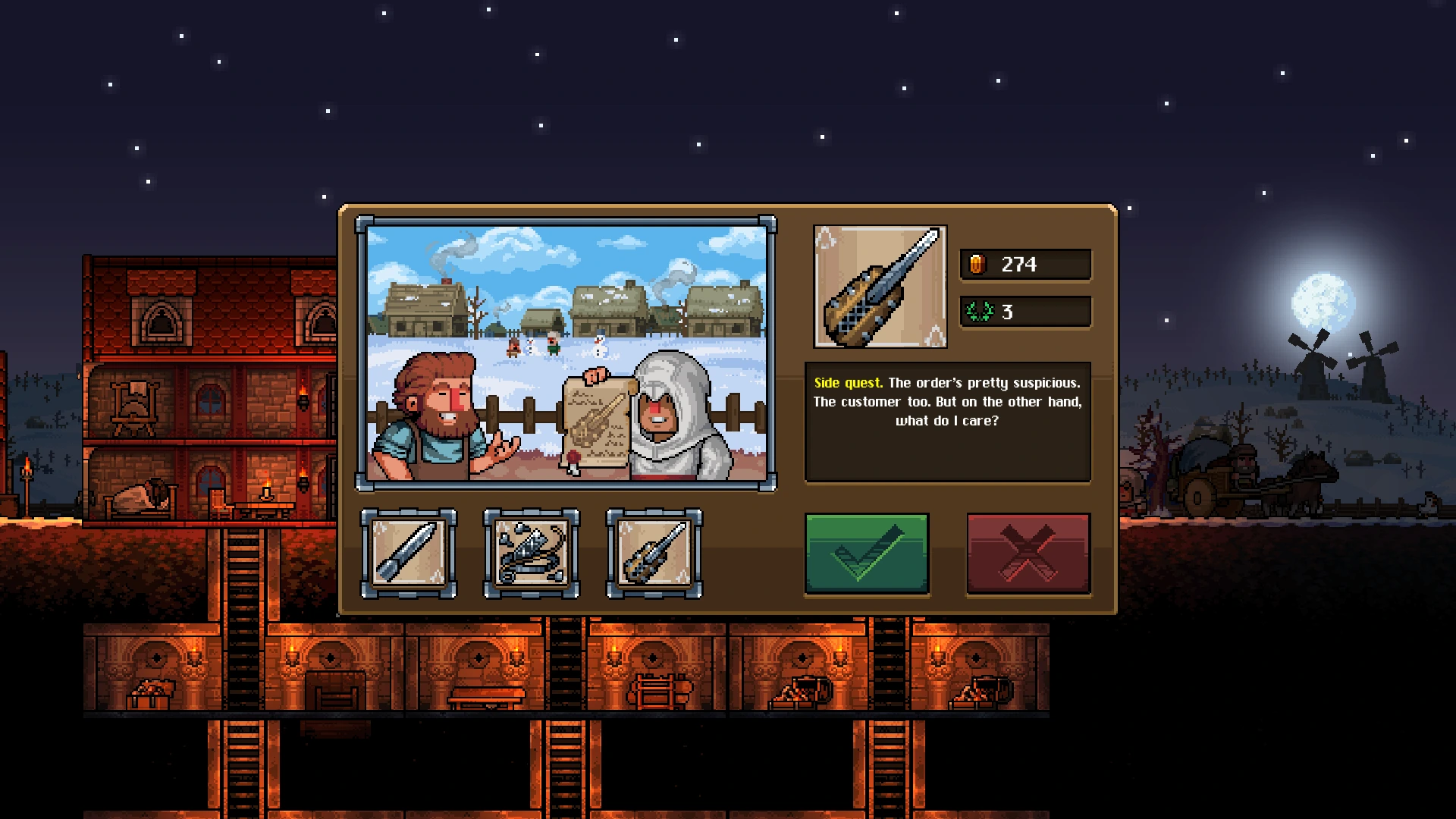Select the straps and springs mechanism slot
Image resolution: width=1456 pixels, height=819 pixels.
(532, 554)
